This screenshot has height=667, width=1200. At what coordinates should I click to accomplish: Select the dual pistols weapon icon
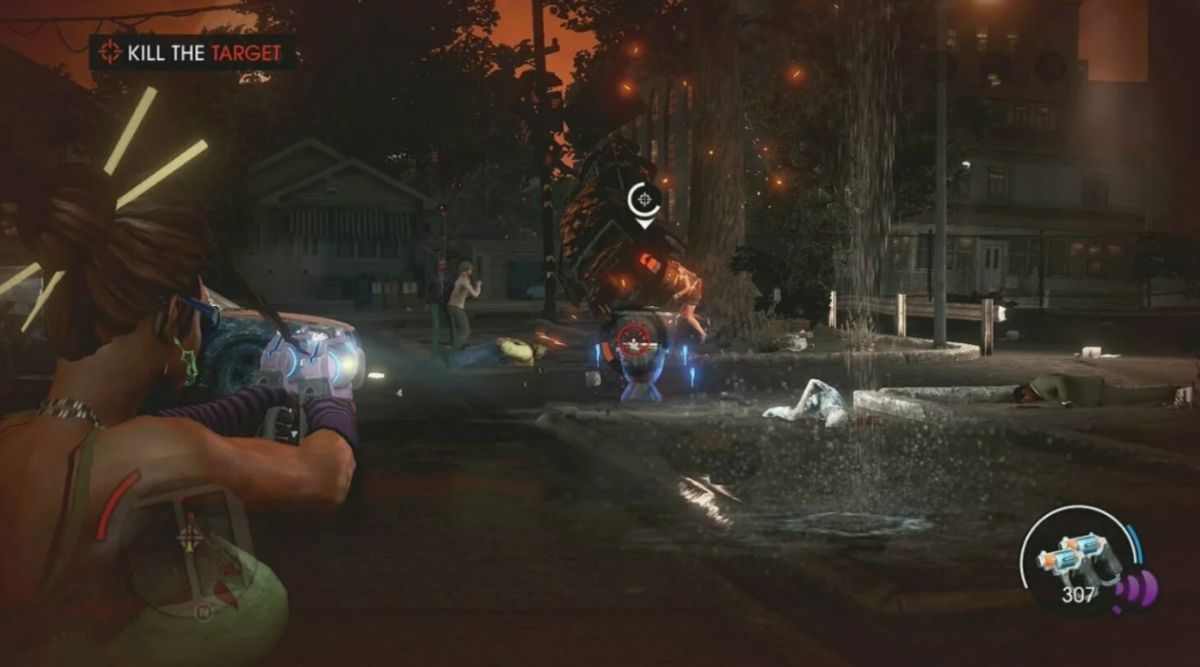click(x=1078, y=560)
